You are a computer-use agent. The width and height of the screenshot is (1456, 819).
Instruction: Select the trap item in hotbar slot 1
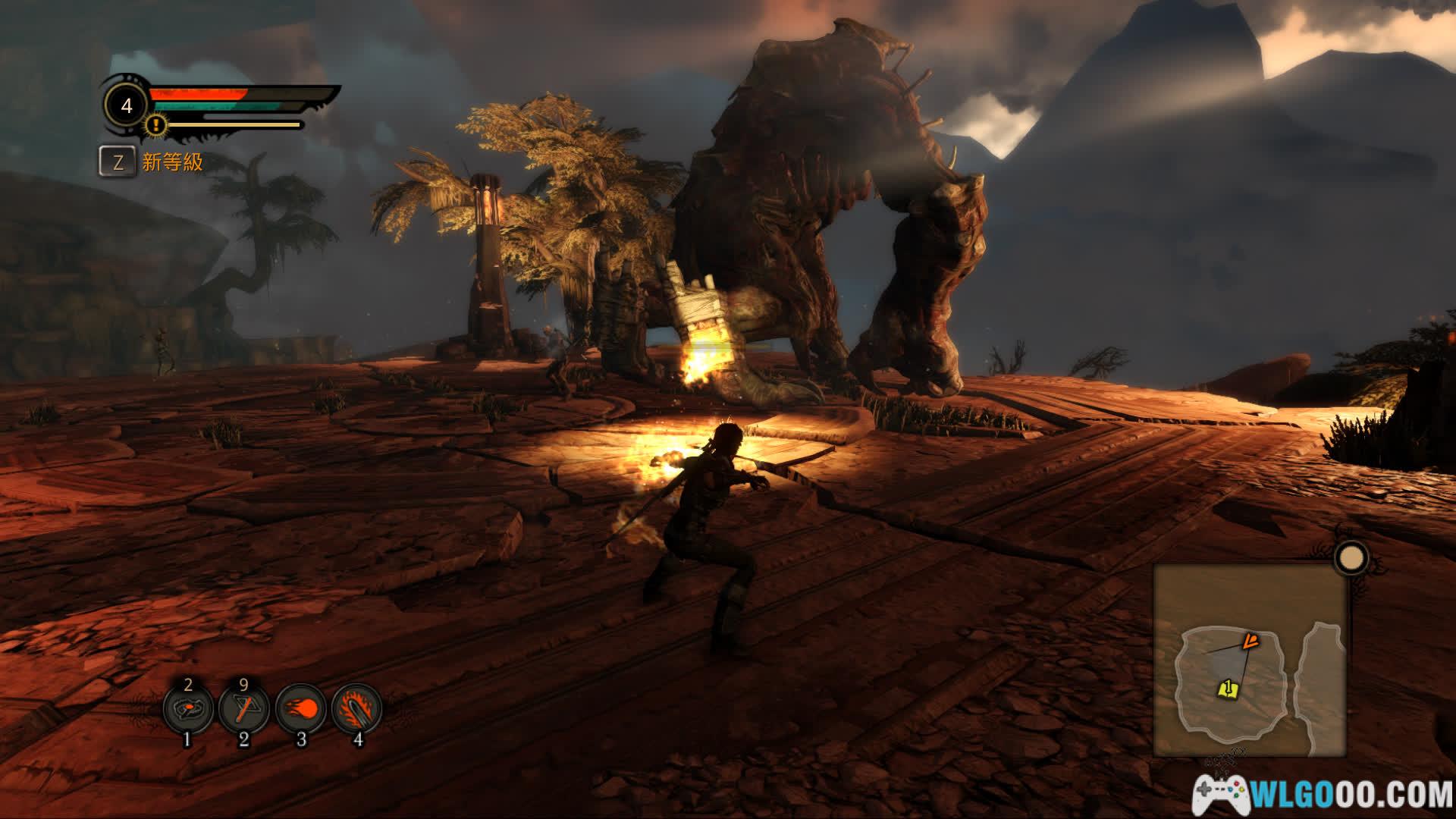(x=188, y=710)
